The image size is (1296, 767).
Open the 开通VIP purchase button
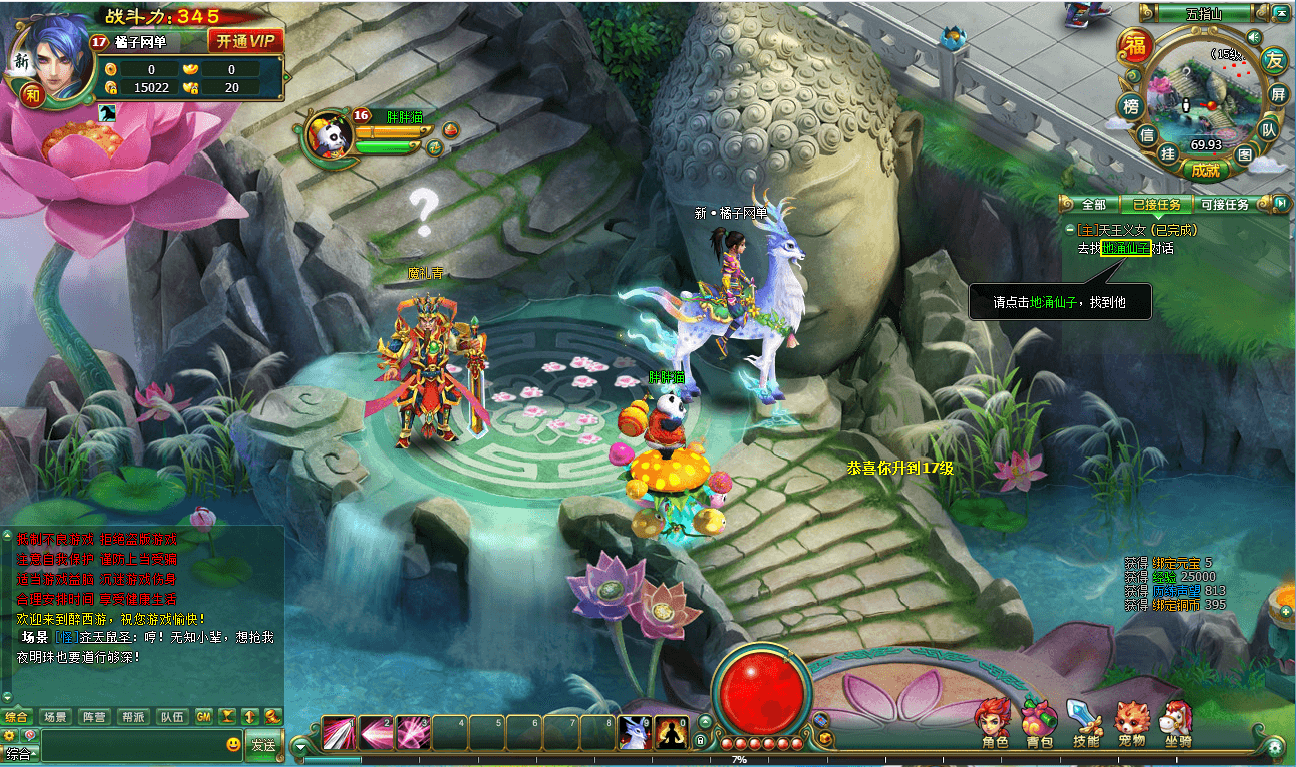click(245, 41)
